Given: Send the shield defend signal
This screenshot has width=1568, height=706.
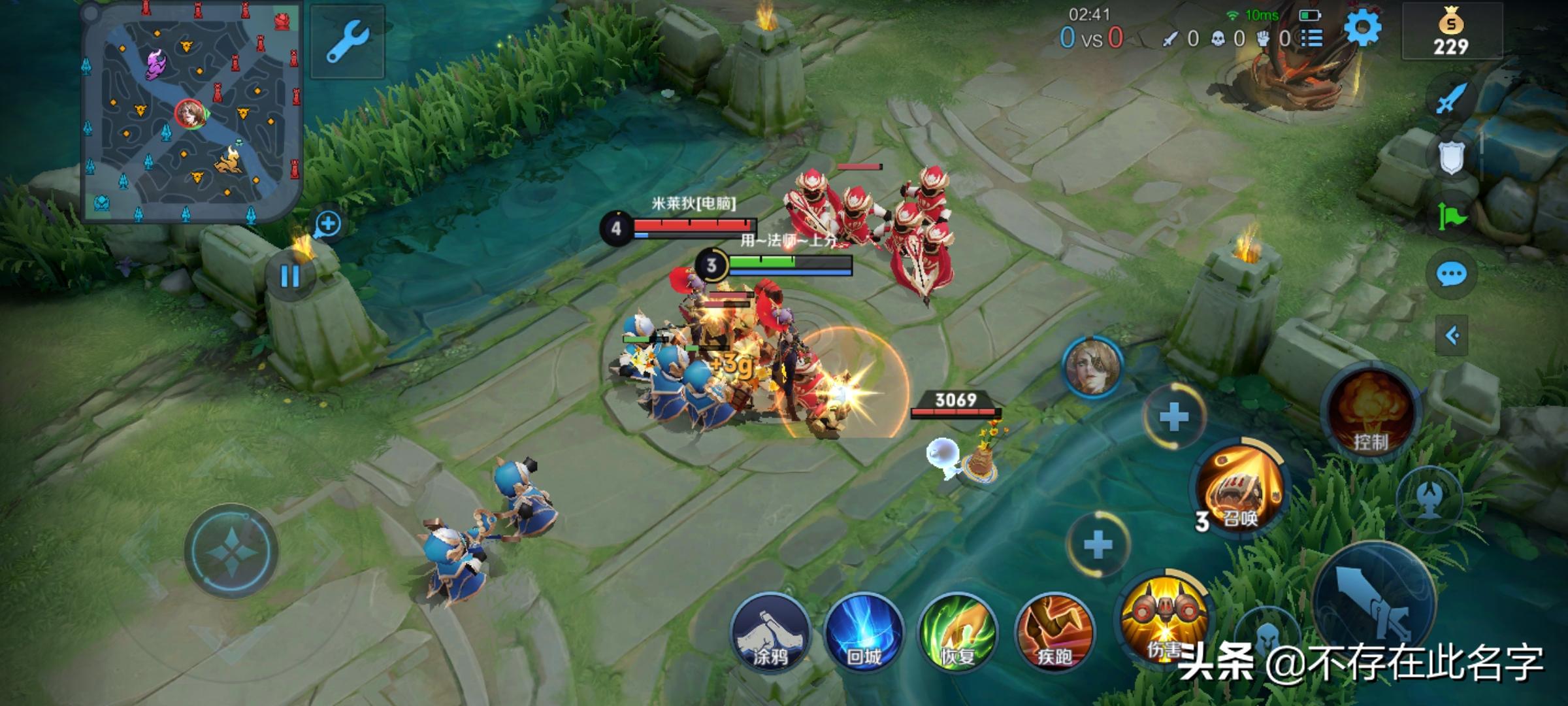Looking at the screenshot, I should [1452, 158].
